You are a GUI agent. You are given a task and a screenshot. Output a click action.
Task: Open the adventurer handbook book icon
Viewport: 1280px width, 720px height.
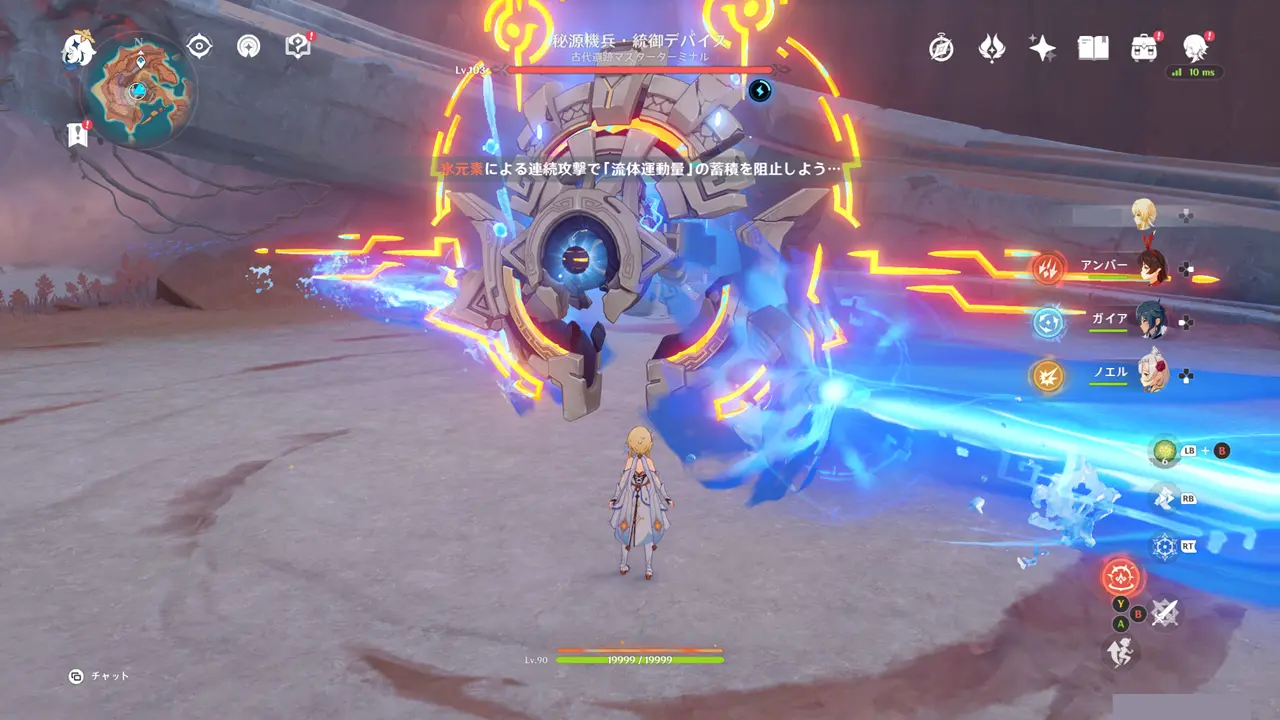[1092, 48]
